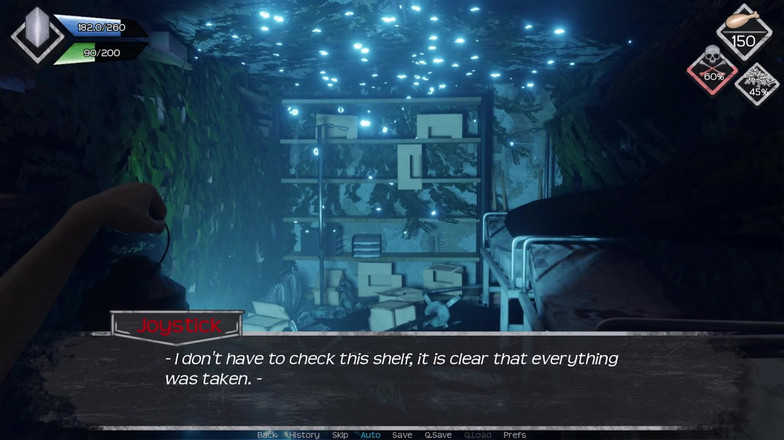The image size is (784, 440).
Task: Open the History log
Action: point(304,435)
